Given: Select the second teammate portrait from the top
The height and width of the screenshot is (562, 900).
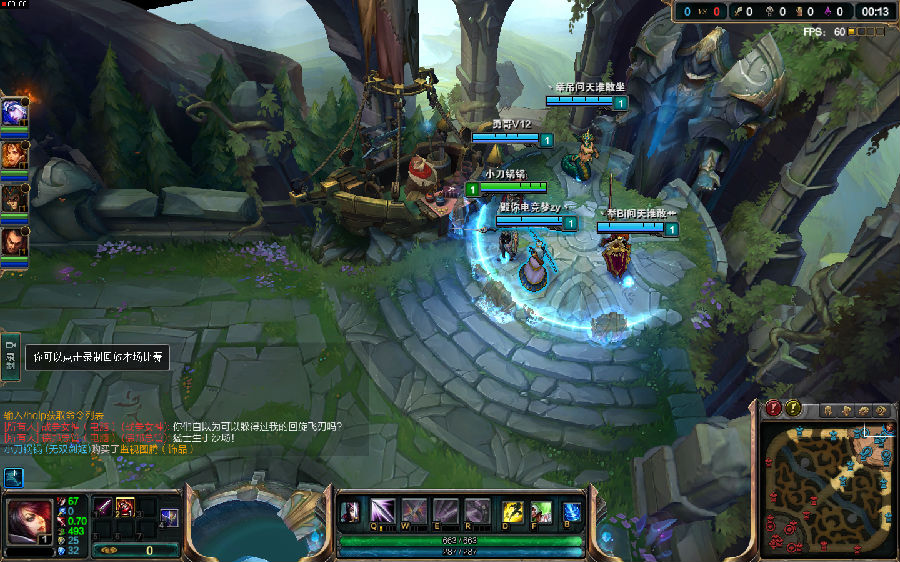Looking at the screenshot, I should coord(14,154).
